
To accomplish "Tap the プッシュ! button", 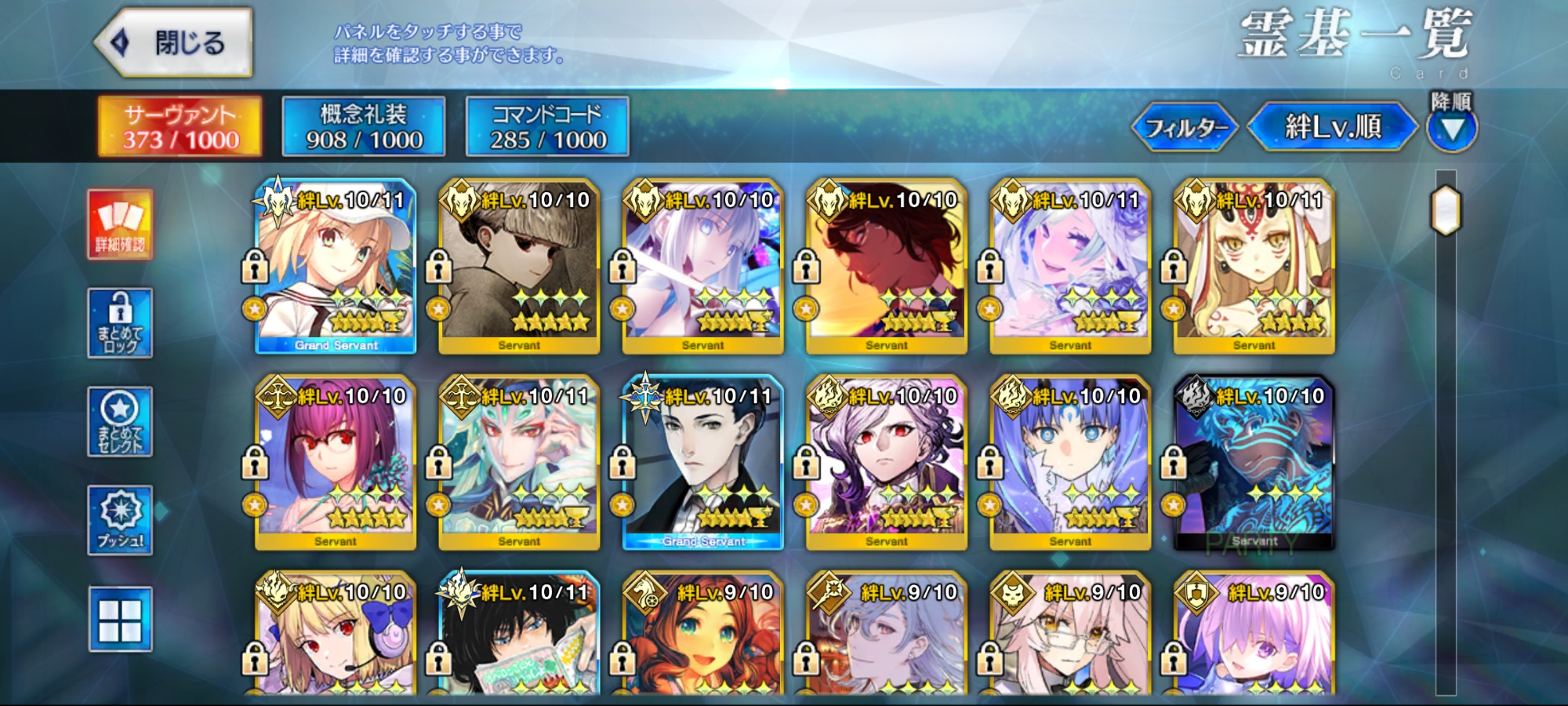I will click(120, 521).
